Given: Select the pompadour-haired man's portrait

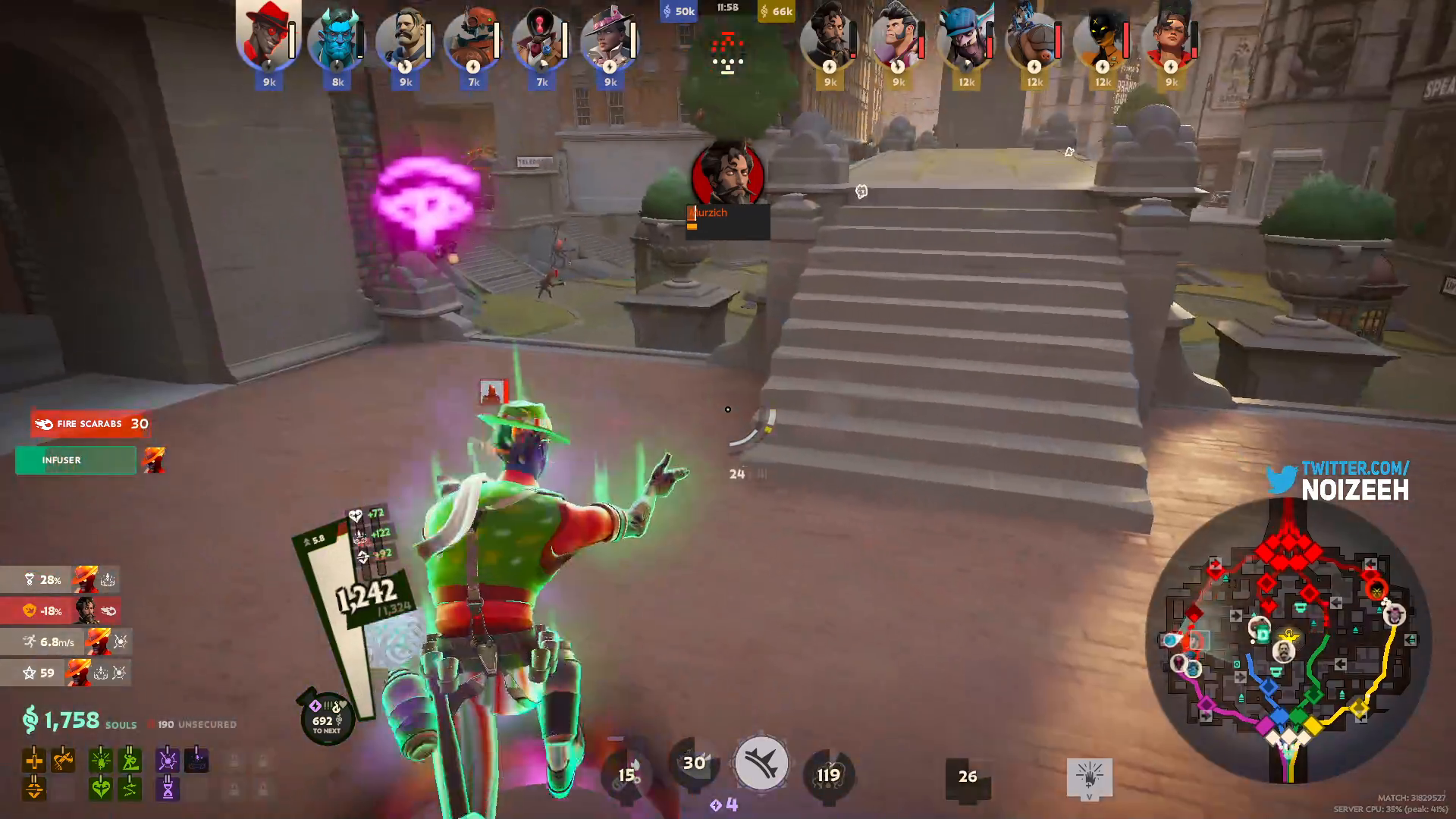Looking at the screenshot, I should [898, 39].
